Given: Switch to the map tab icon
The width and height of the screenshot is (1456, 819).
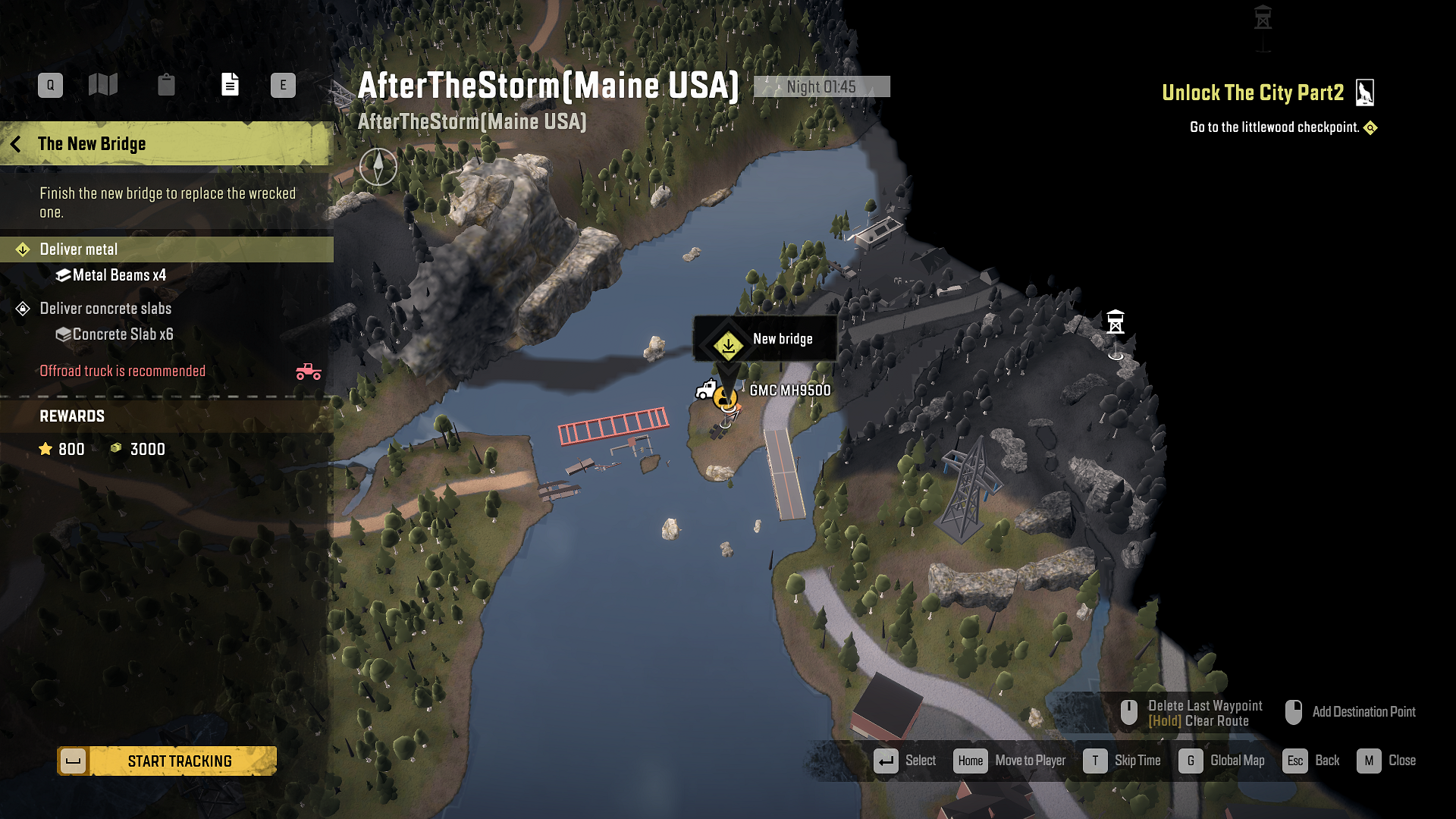Looking at the screenshot, I should pos(103,85).
